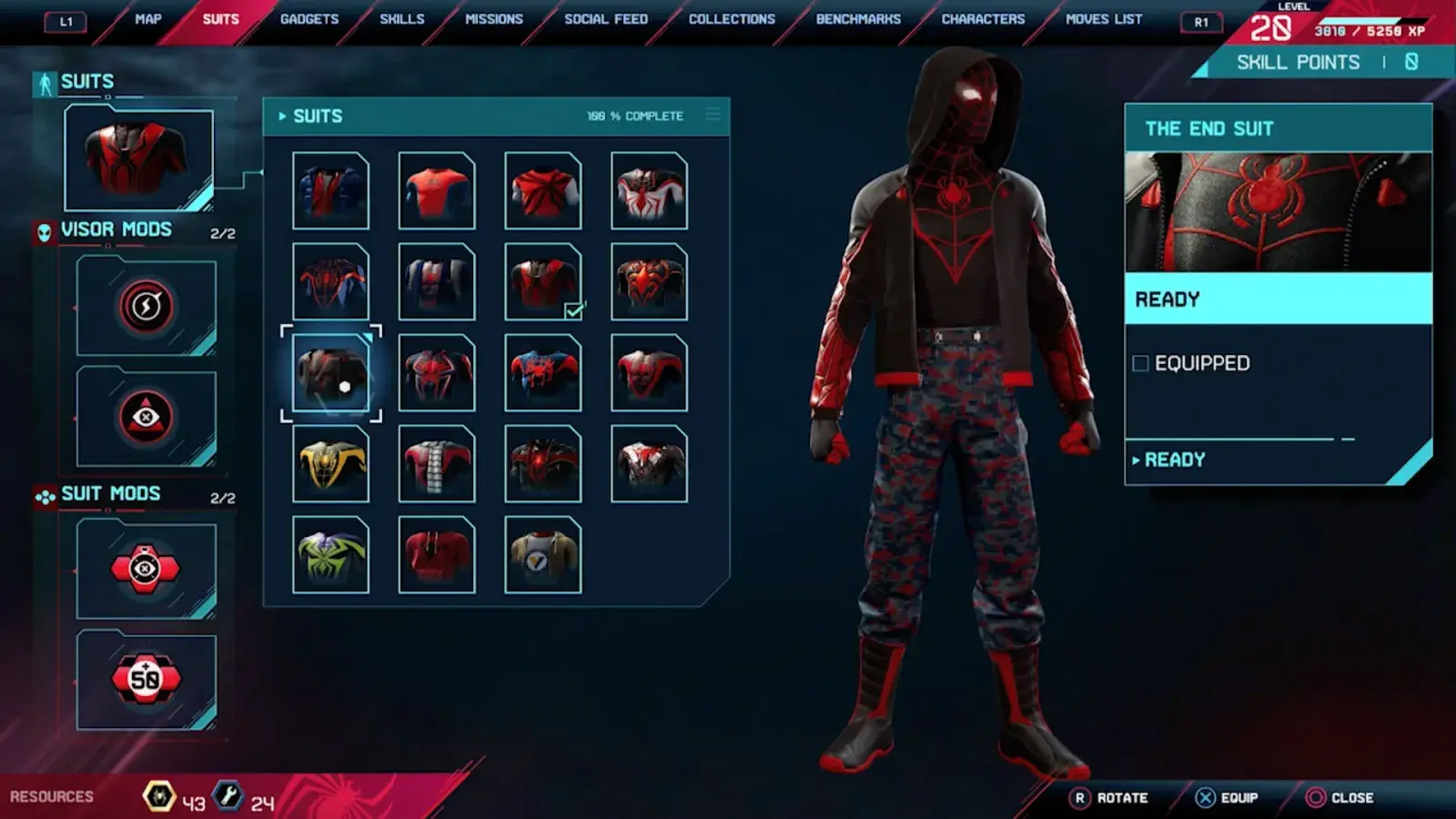Expand the Ready section at panel bottom
Image resolution: width=1456 pixels, height=819 pixels.
pos(1174,460)
